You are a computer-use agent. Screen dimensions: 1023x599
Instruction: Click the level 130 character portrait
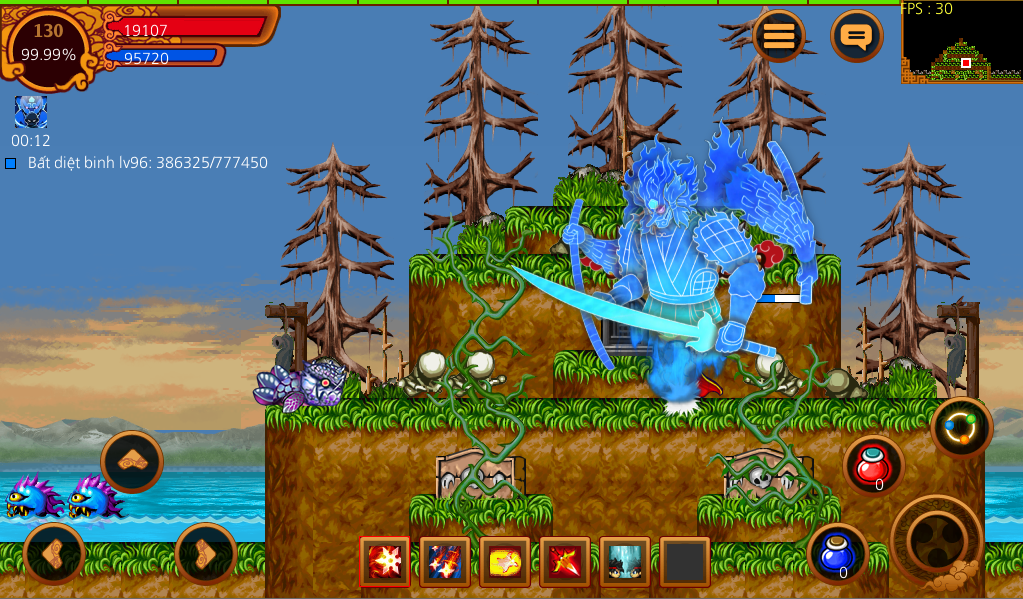pos(49,45)
